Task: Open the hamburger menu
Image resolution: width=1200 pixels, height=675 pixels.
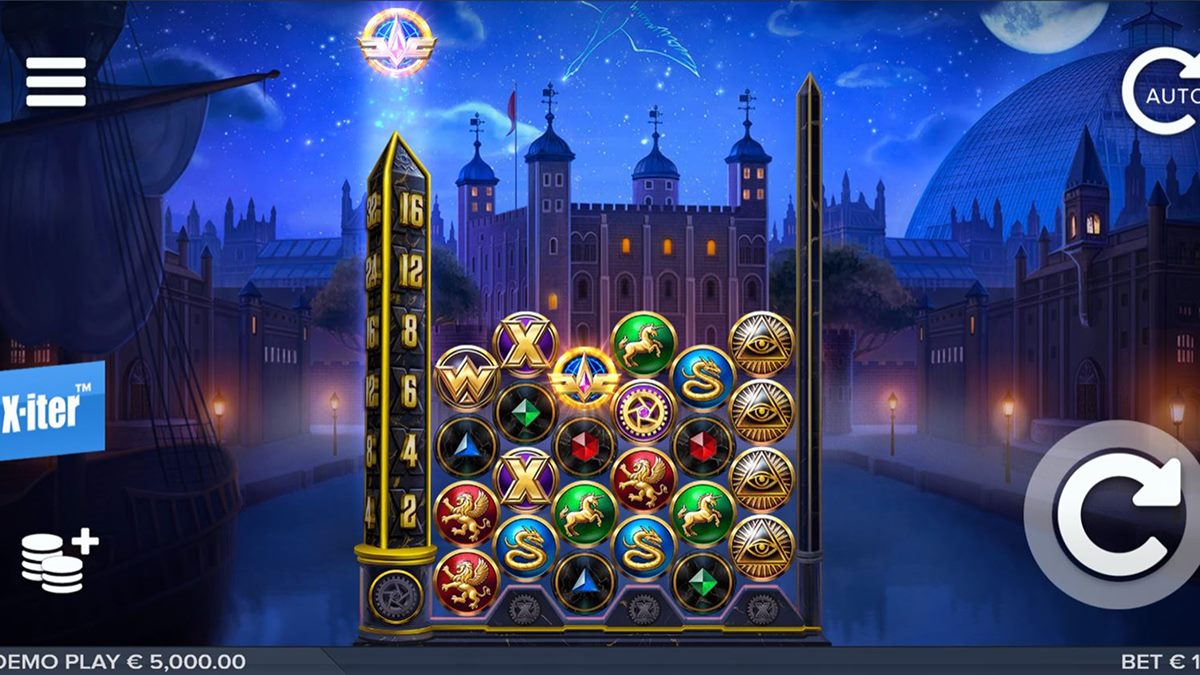Action: pyautogui.click(x=56, y=82)
